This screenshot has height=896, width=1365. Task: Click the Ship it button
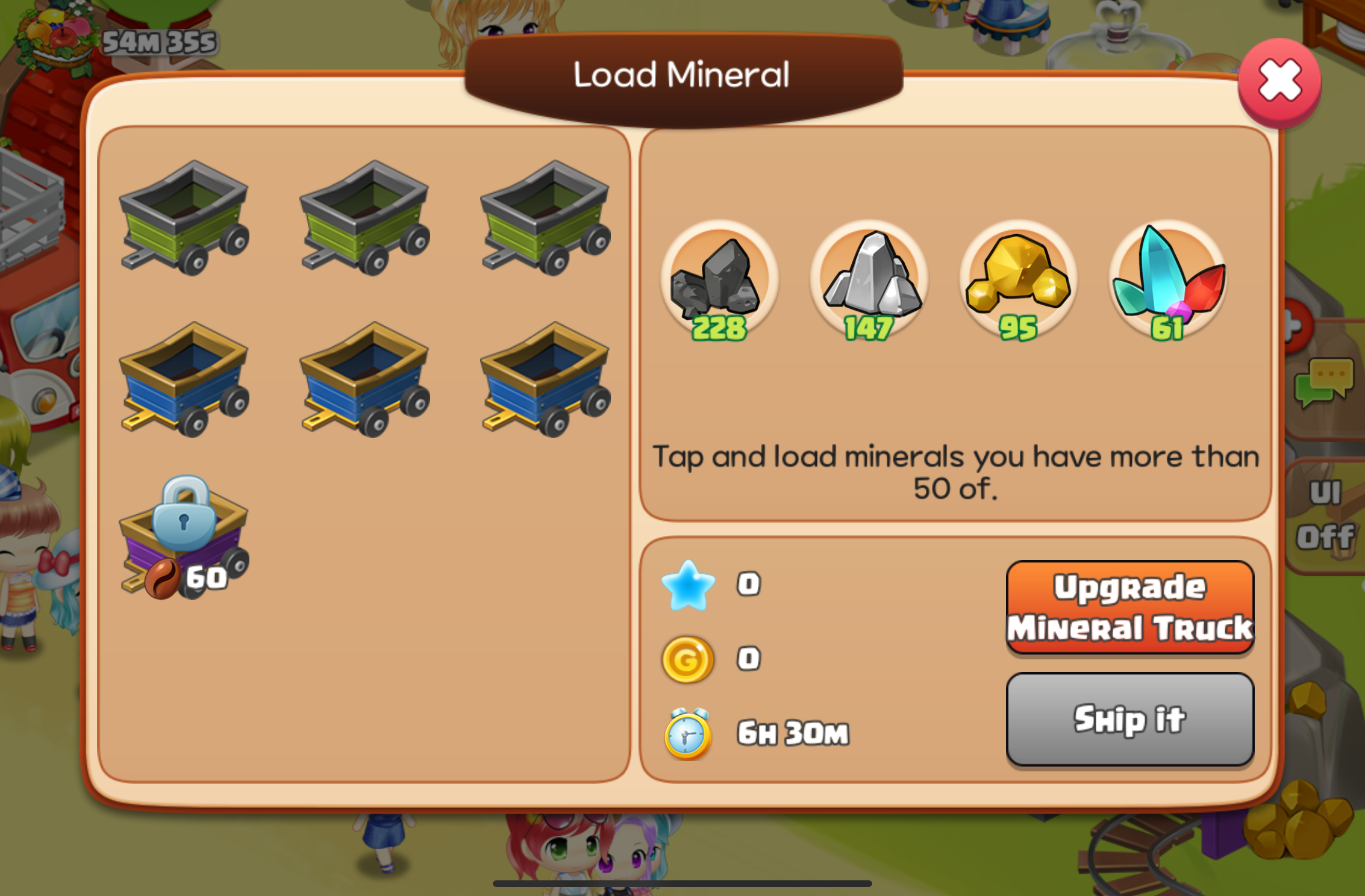pos(1129,719)
